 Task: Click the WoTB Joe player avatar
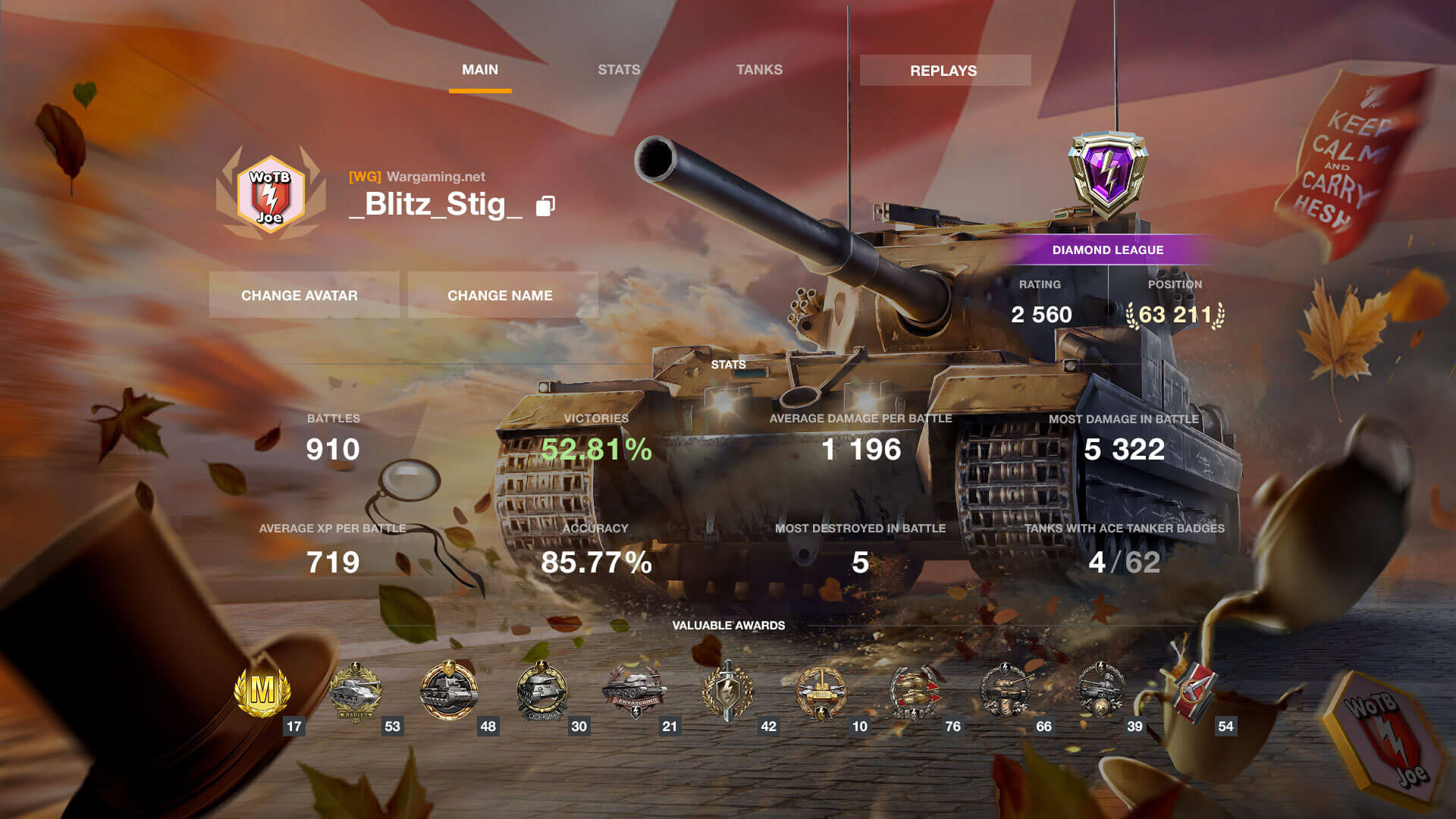pos(271,195)
